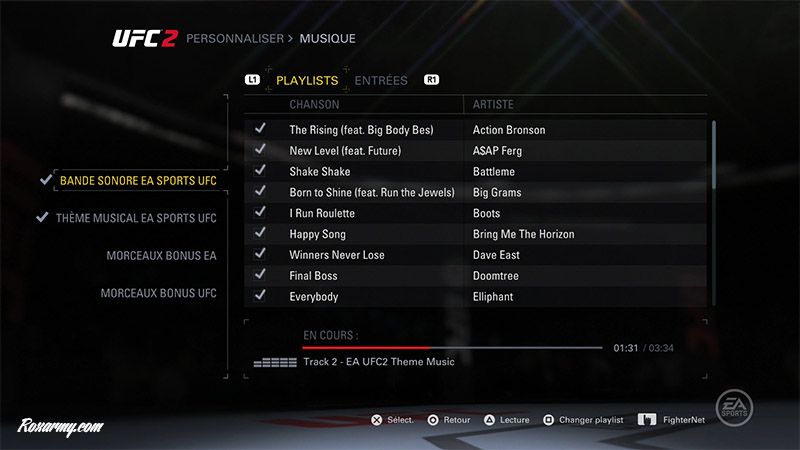
Task: Click the song list scrollbar
Action: click(714, 155)
